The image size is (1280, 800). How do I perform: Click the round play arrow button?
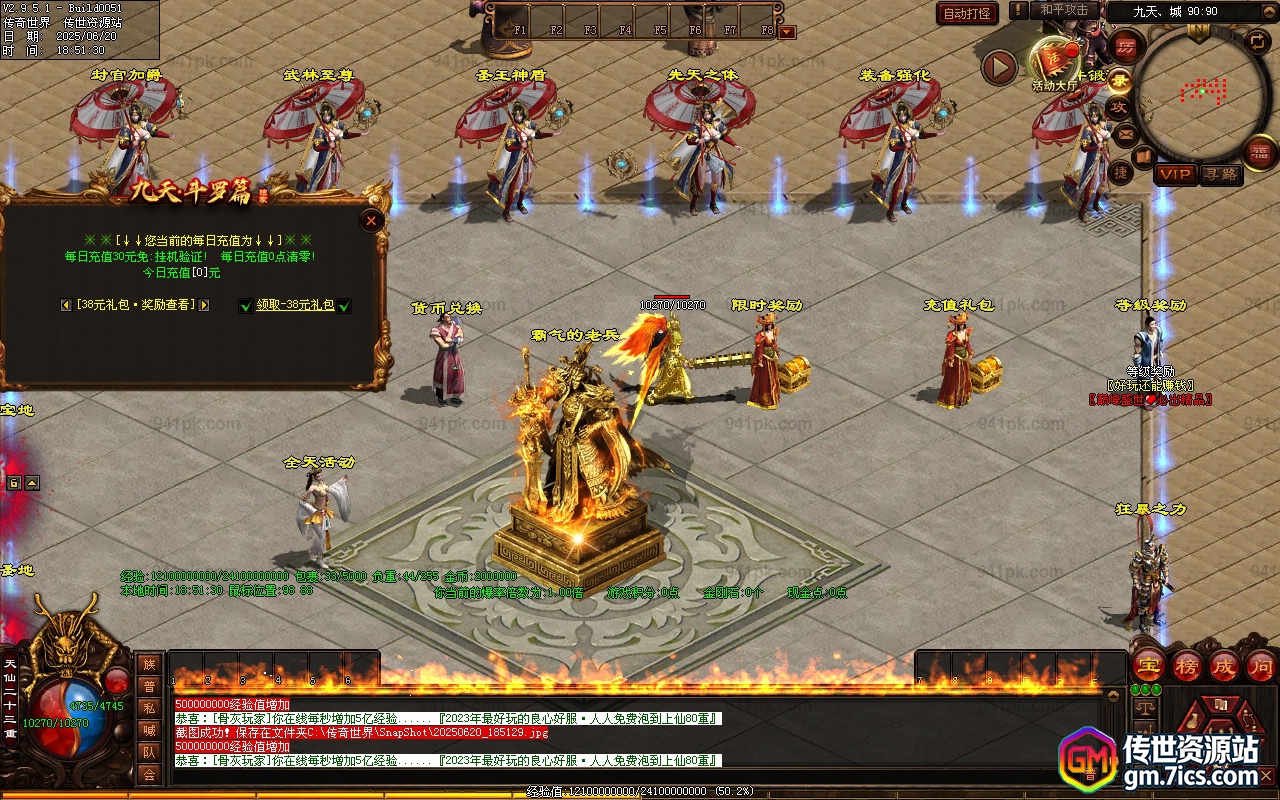click(999, 67)
